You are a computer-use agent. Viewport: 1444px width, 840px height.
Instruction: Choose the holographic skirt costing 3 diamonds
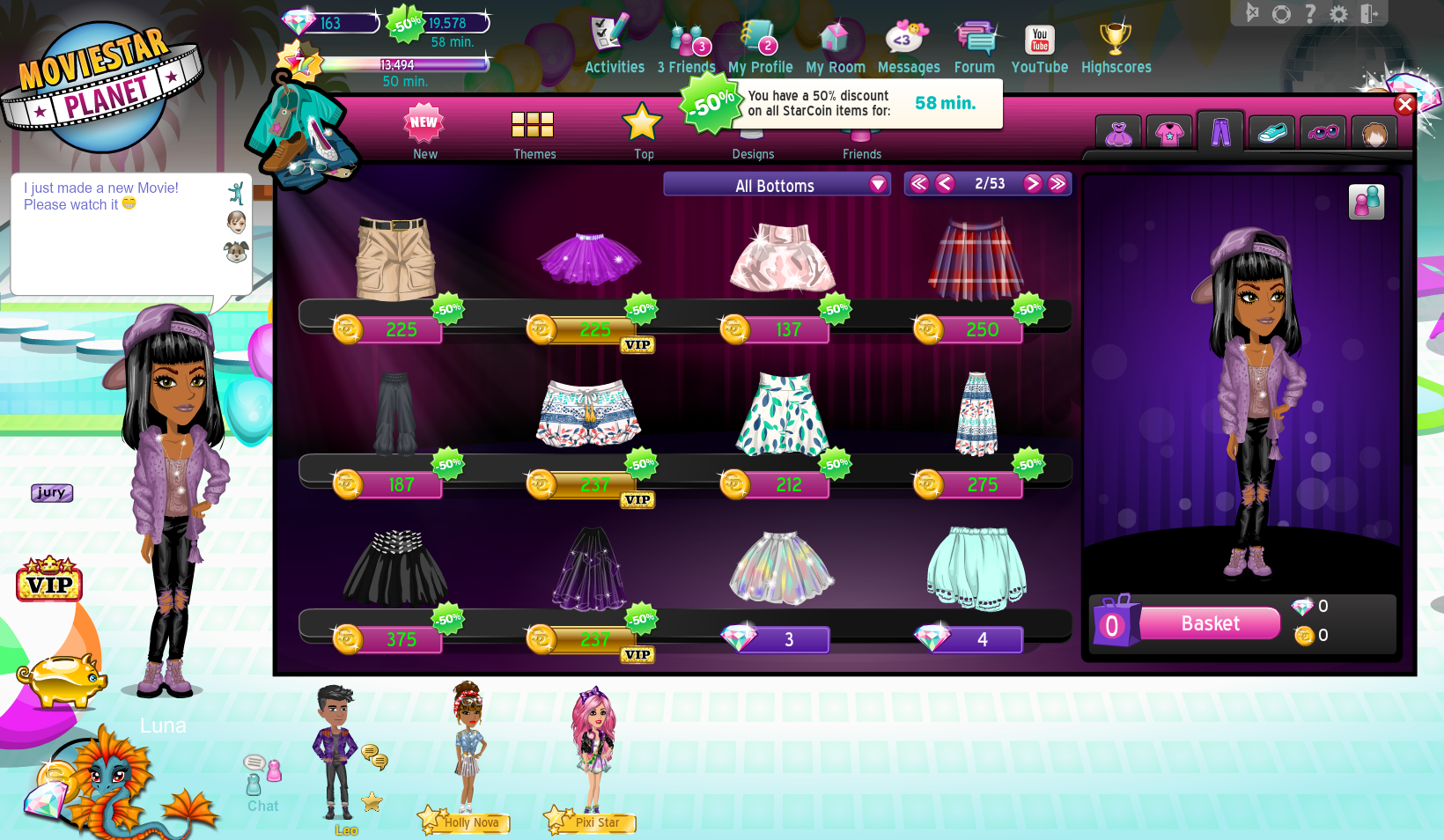pos(782,570)
